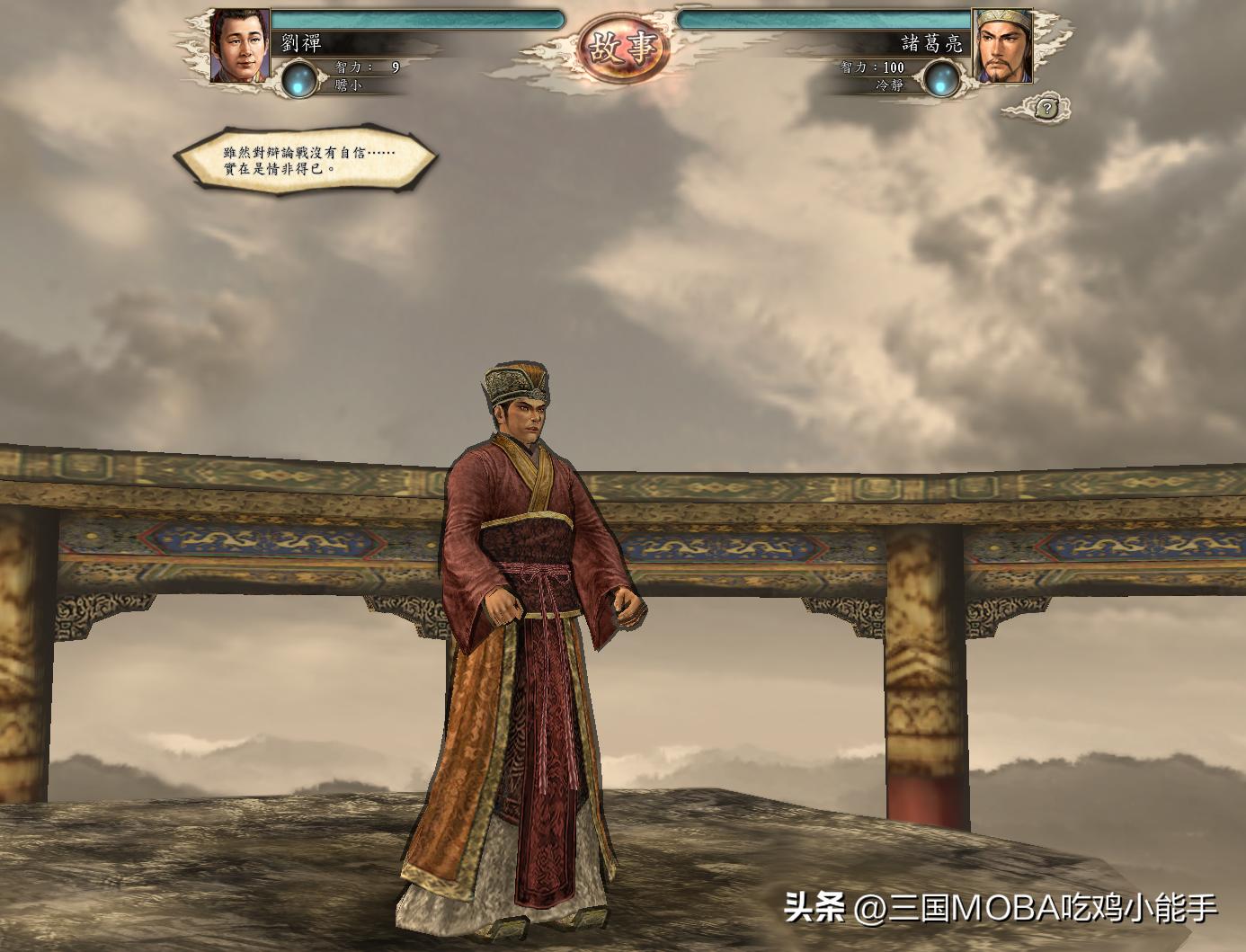
Task: Click the 智力：100 stat display
Action: pyautogui.click(x=871, y=67)
